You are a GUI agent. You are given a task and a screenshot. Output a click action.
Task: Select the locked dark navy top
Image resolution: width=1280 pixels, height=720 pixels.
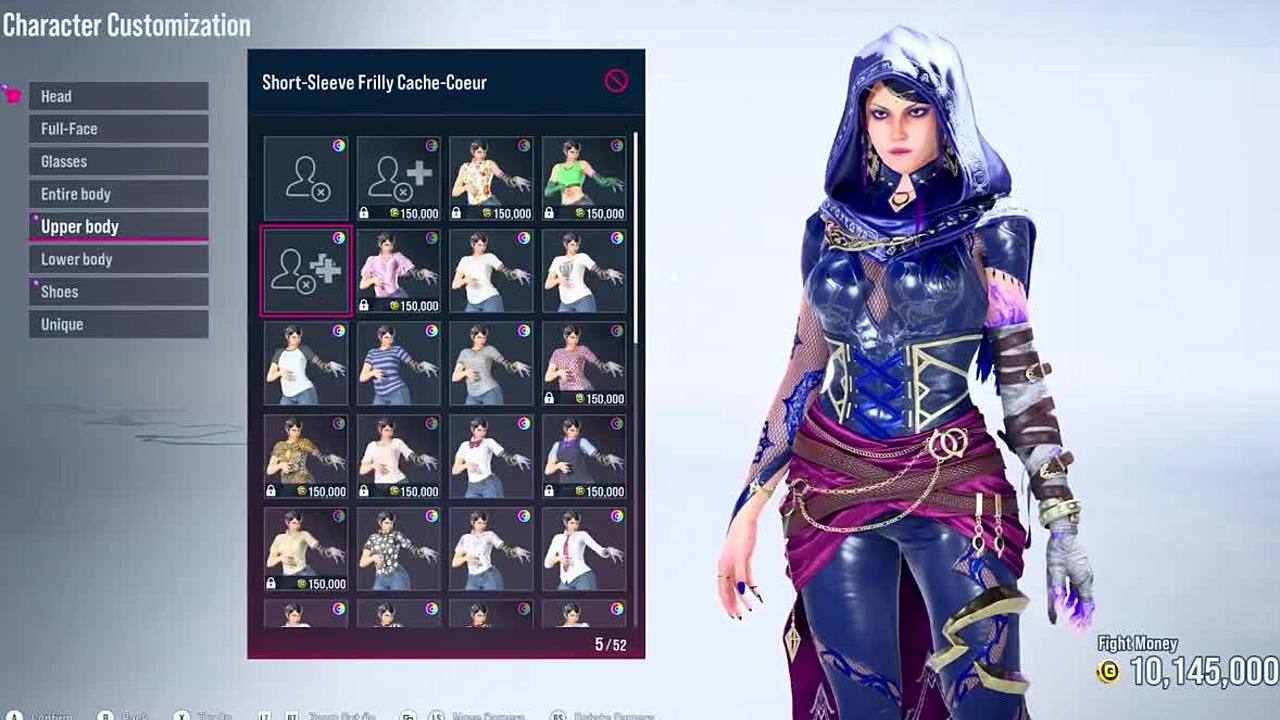(x=584, y=456)
